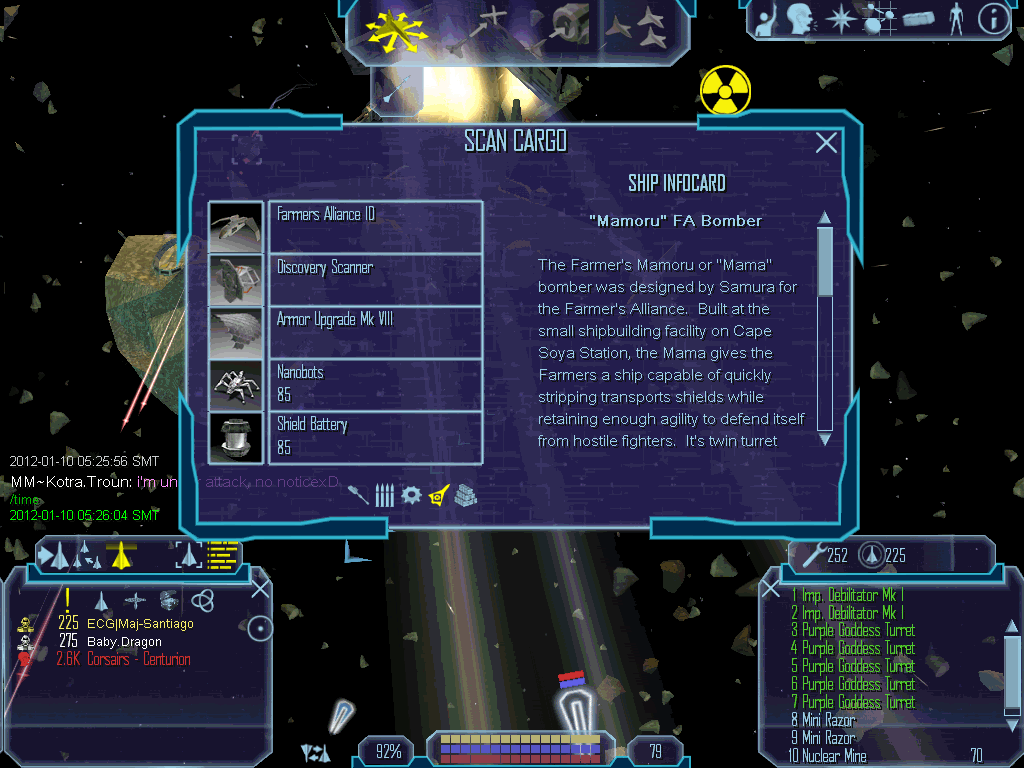Activate free flight maneuver icon
The width and height of the screenshot is (1024, 768).
coord(397,29)
